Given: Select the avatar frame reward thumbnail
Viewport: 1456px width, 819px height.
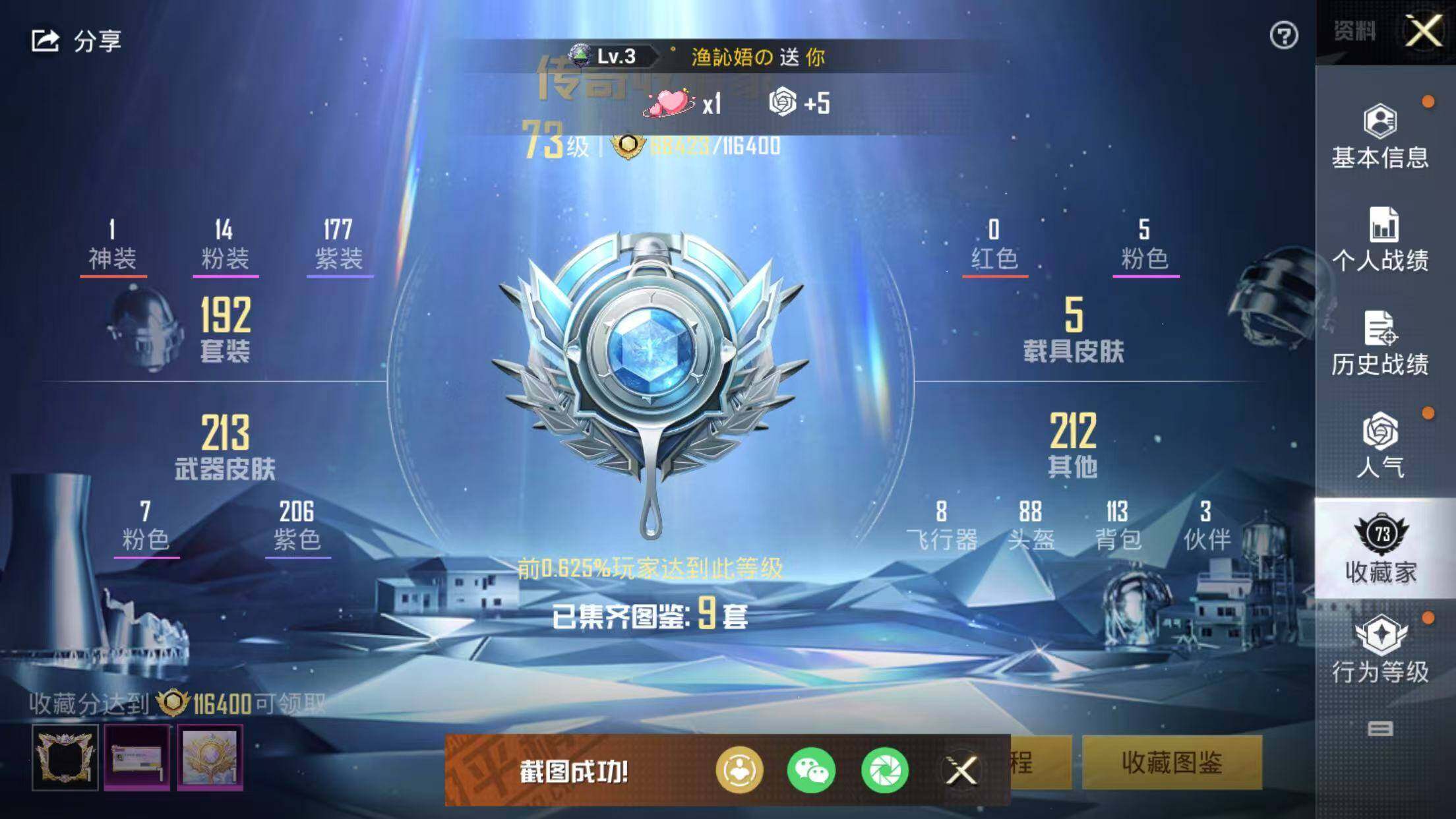Looking at the screenshot, I should [x=65, y=757].
